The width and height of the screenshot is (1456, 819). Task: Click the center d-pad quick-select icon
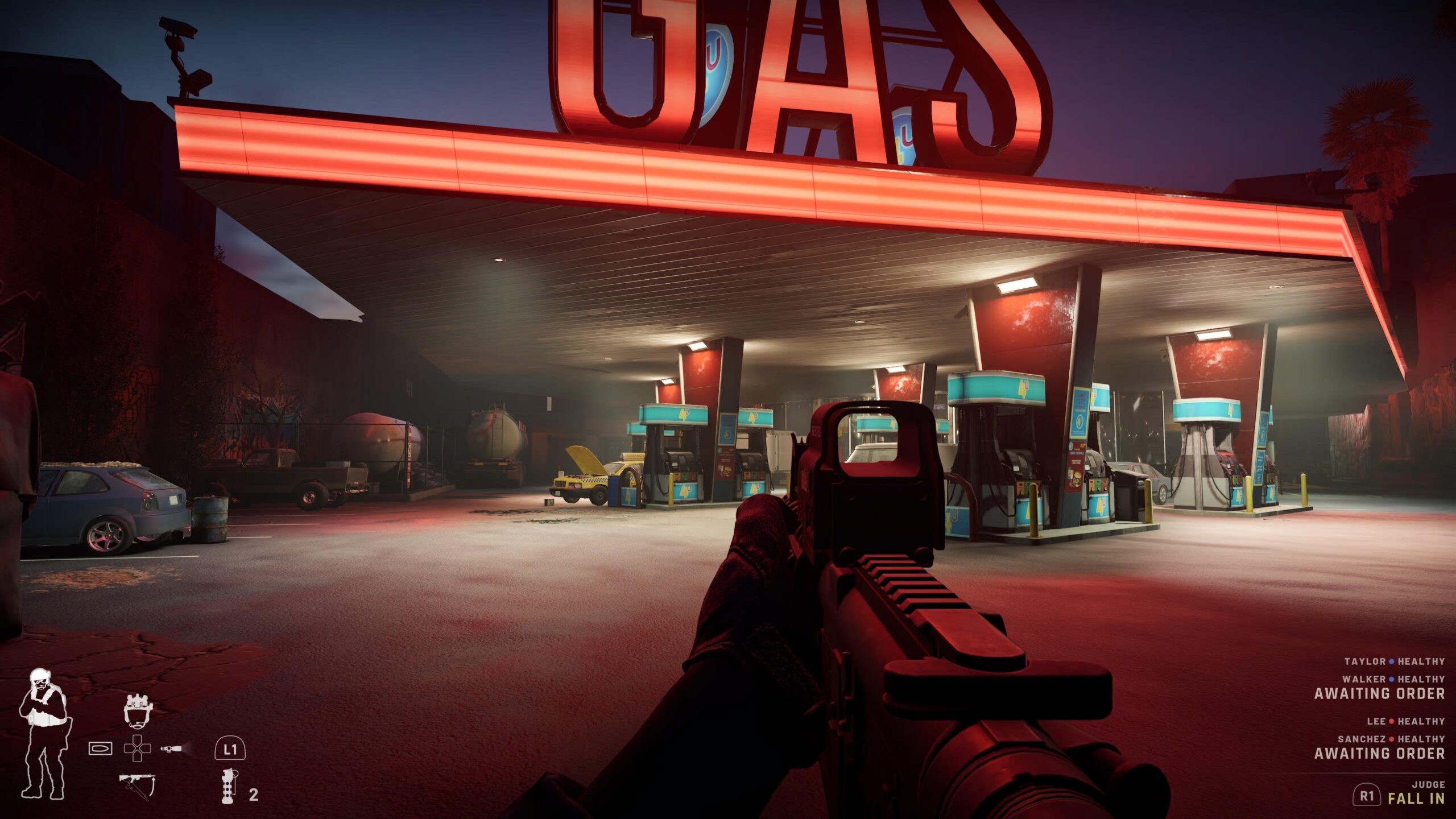[x=136, y=748]
